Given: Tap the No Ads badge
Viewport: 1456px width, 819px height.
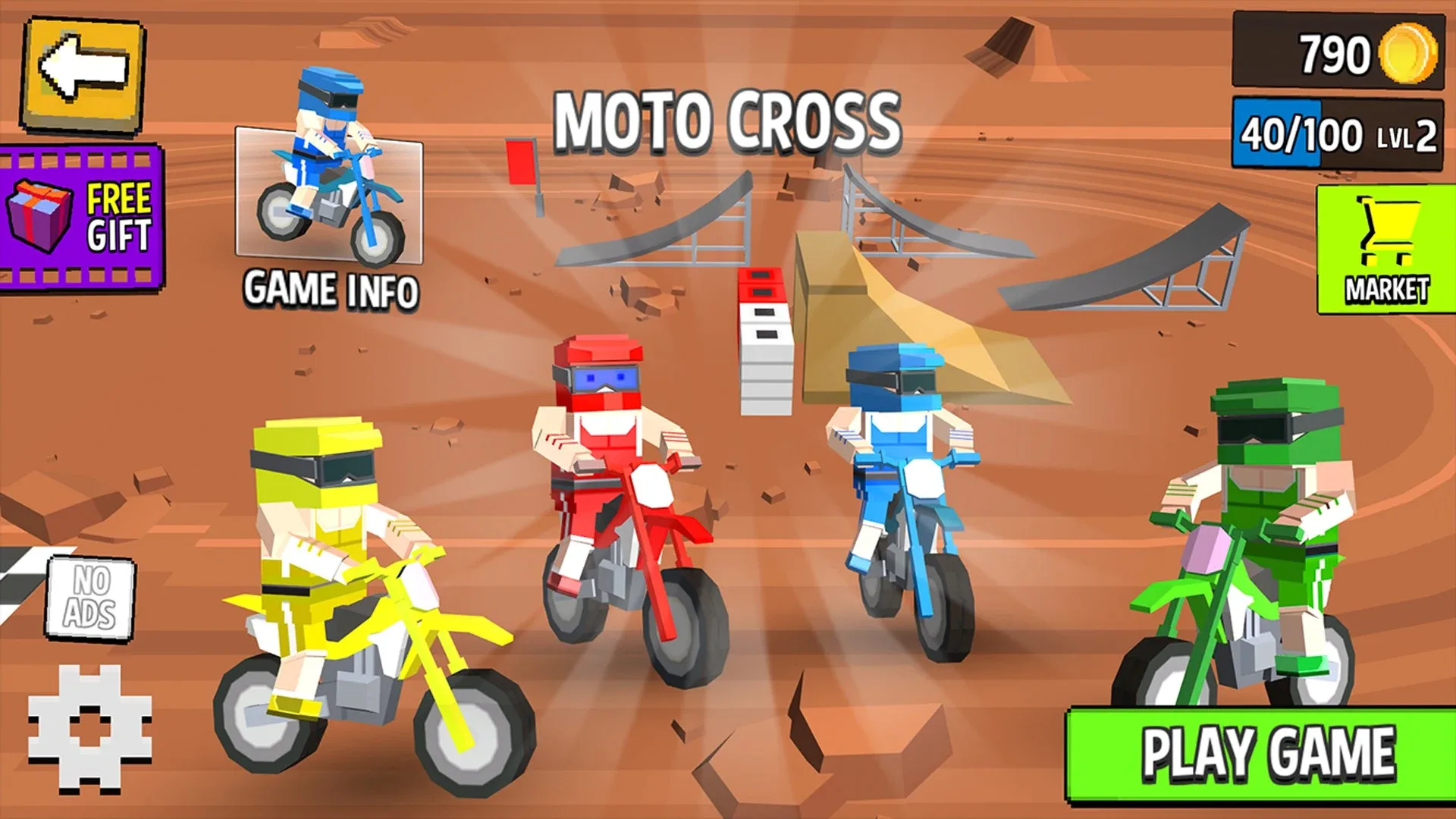Looking at the screenshot, I should (x=93, y=599).
